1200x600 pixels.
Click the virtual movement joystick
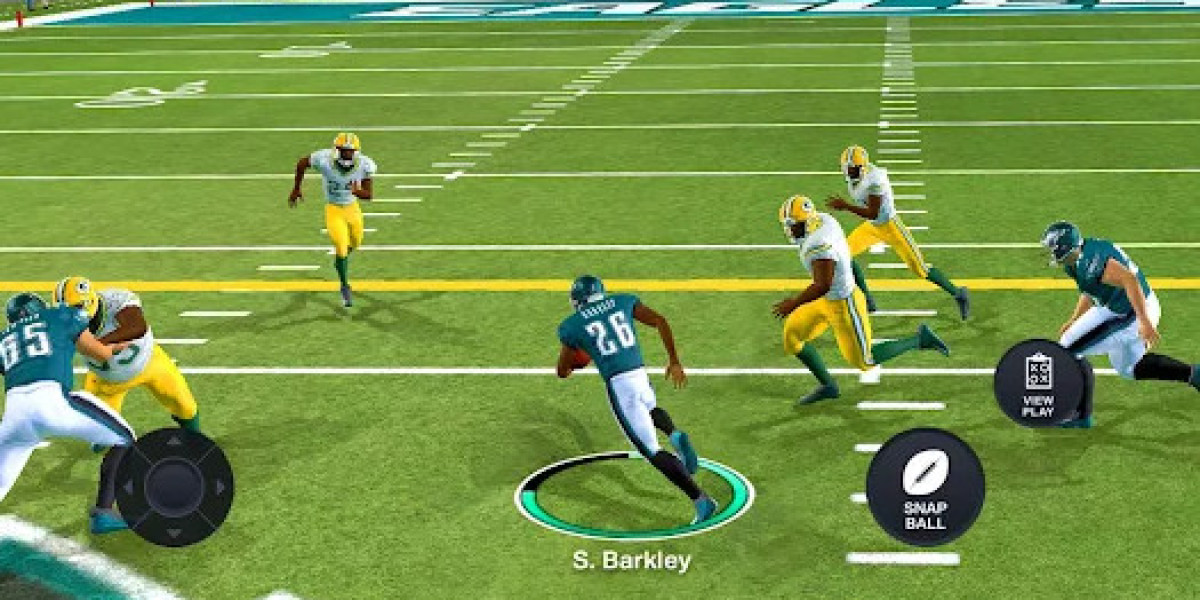(x=174, y=487)
